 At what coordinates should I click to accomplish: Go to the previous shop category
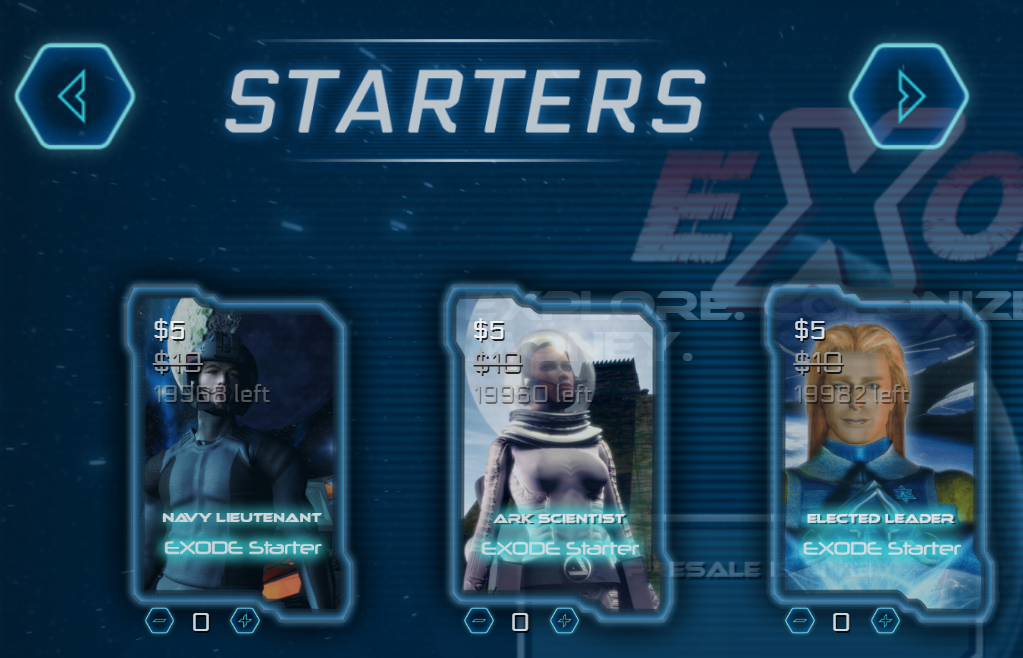point(75,96)
